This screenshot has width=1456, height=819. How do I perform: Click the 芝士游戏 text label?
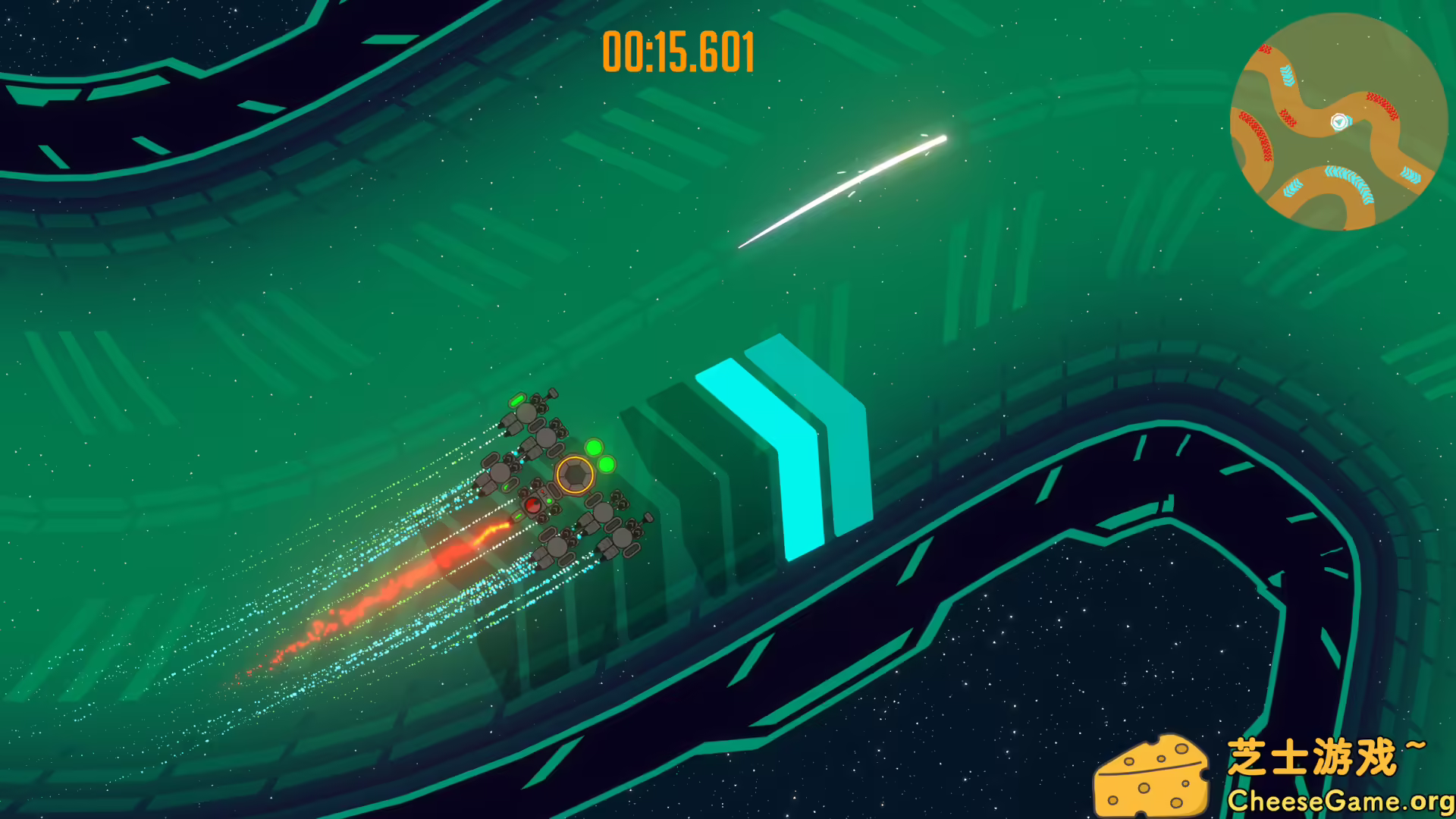coord(1316,755)
